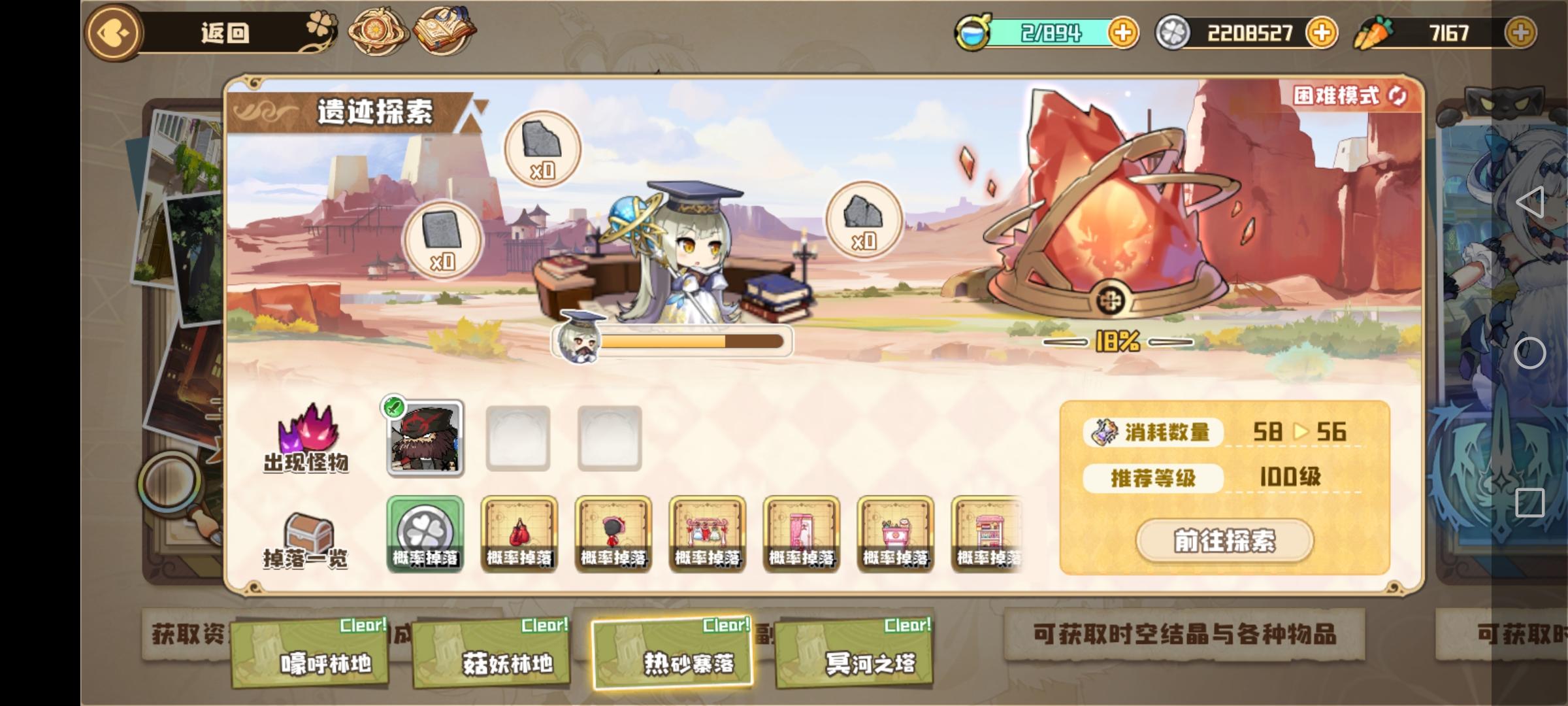View the boxing gloves drop item

(519, 535)
